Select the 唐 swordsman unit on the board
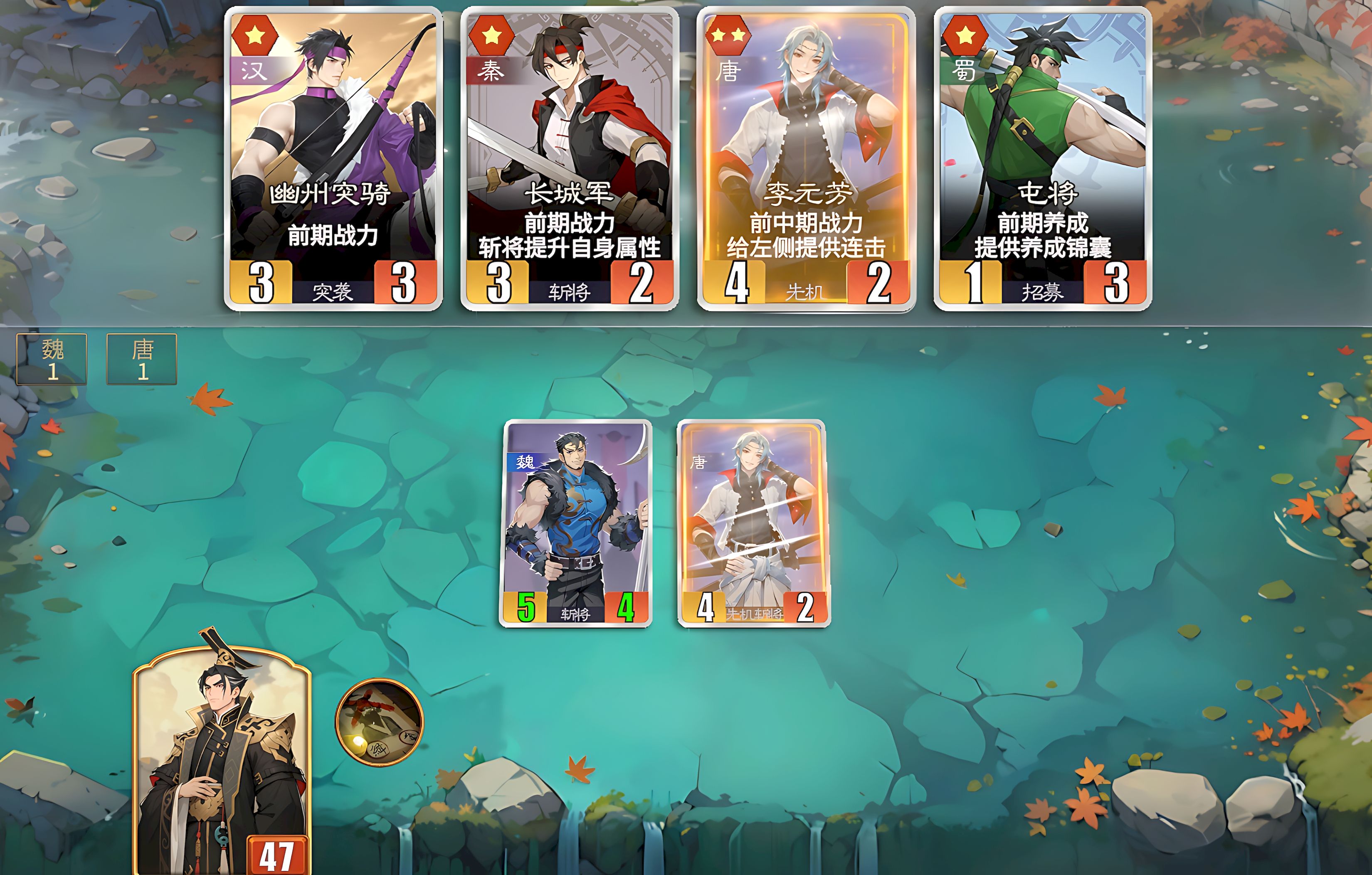Image resolution: width=1372 pixels, height=875 pixels. pyautogui.click(x=753, y=523)
